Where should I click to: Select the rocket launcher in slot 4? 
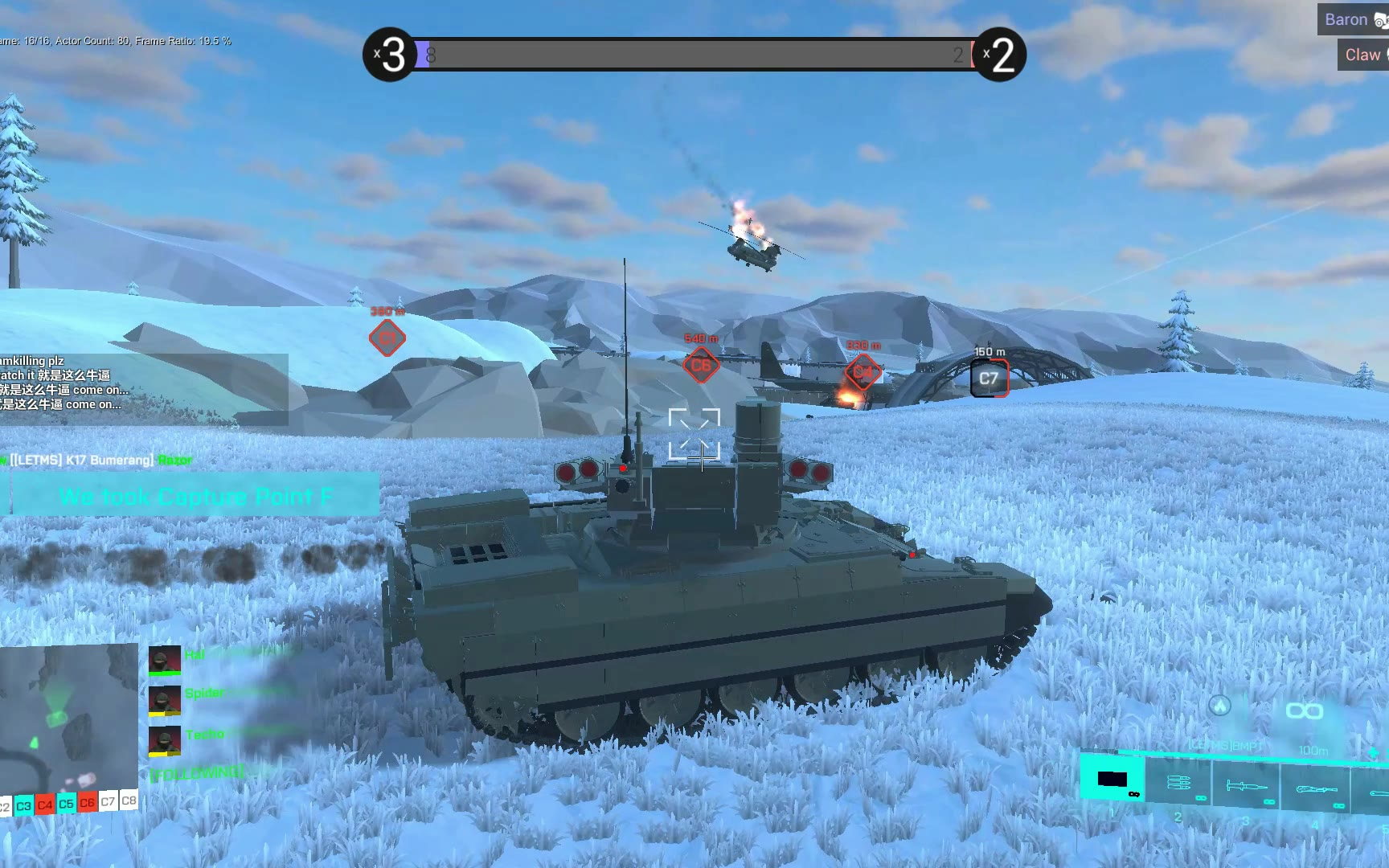pos(1316,789)
